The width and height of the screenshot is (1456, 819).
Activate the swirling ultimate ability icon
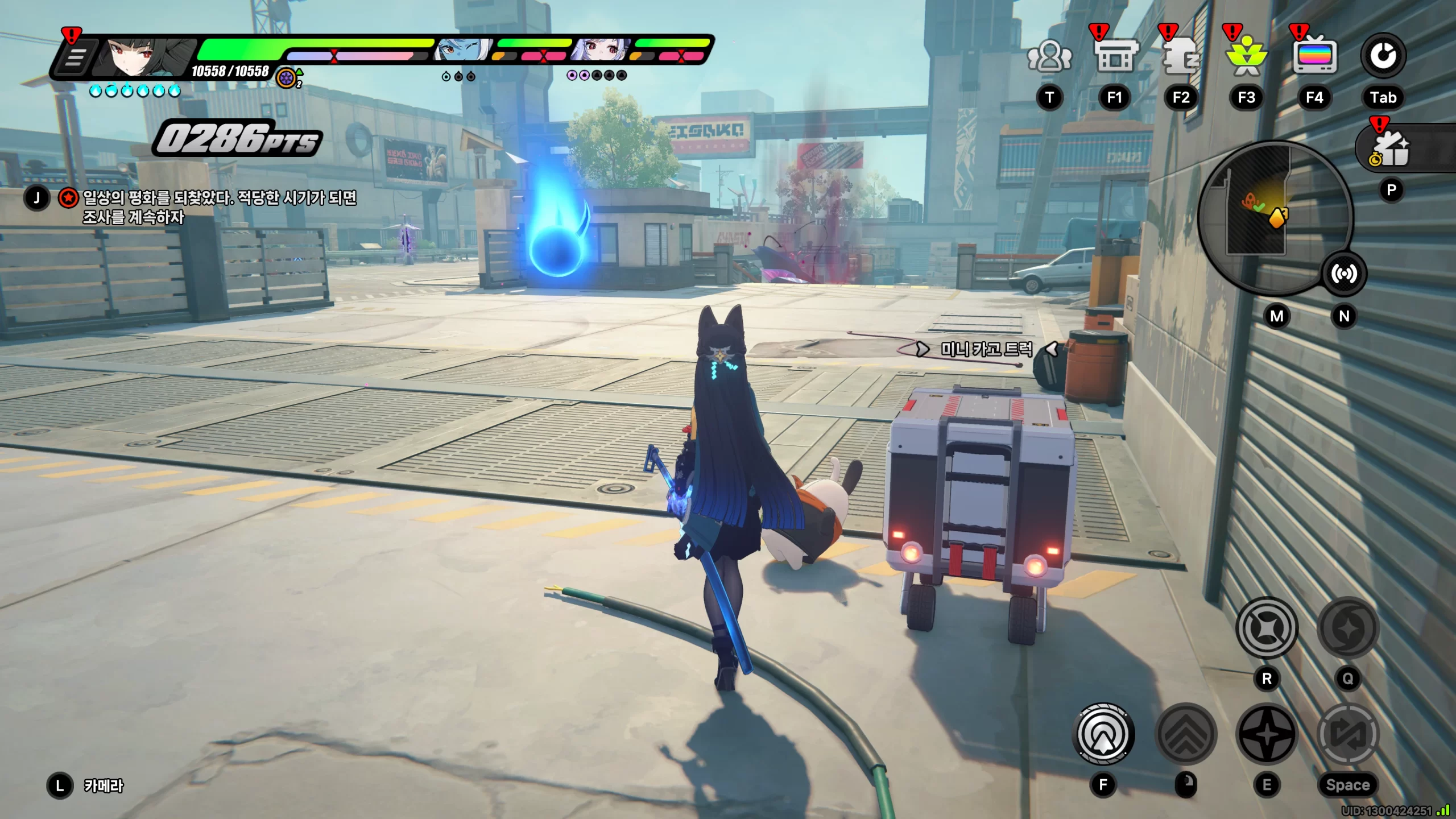click(x=1348, y=628)
